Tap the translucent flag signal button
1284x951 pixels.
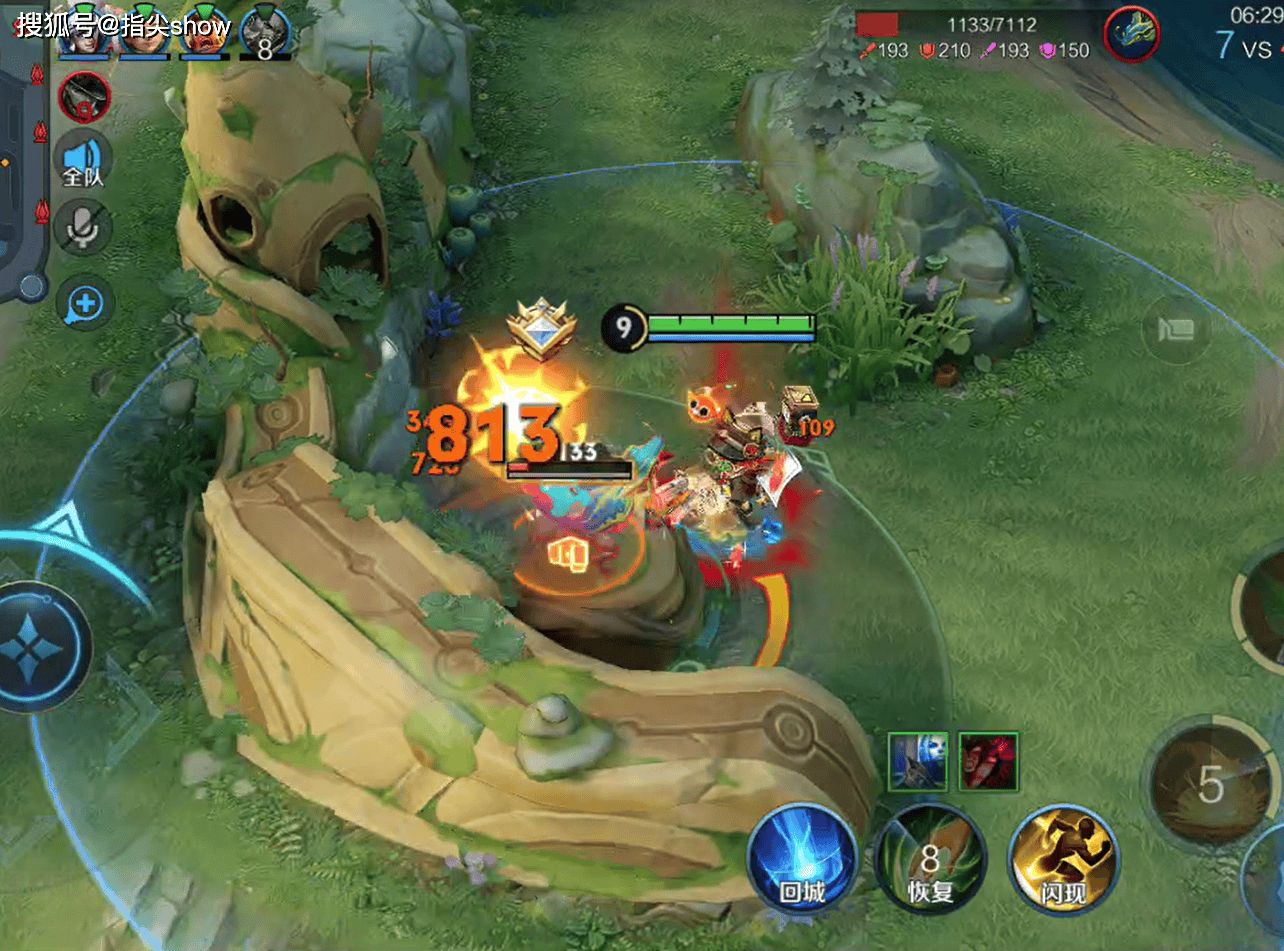tap(1176, 330)
